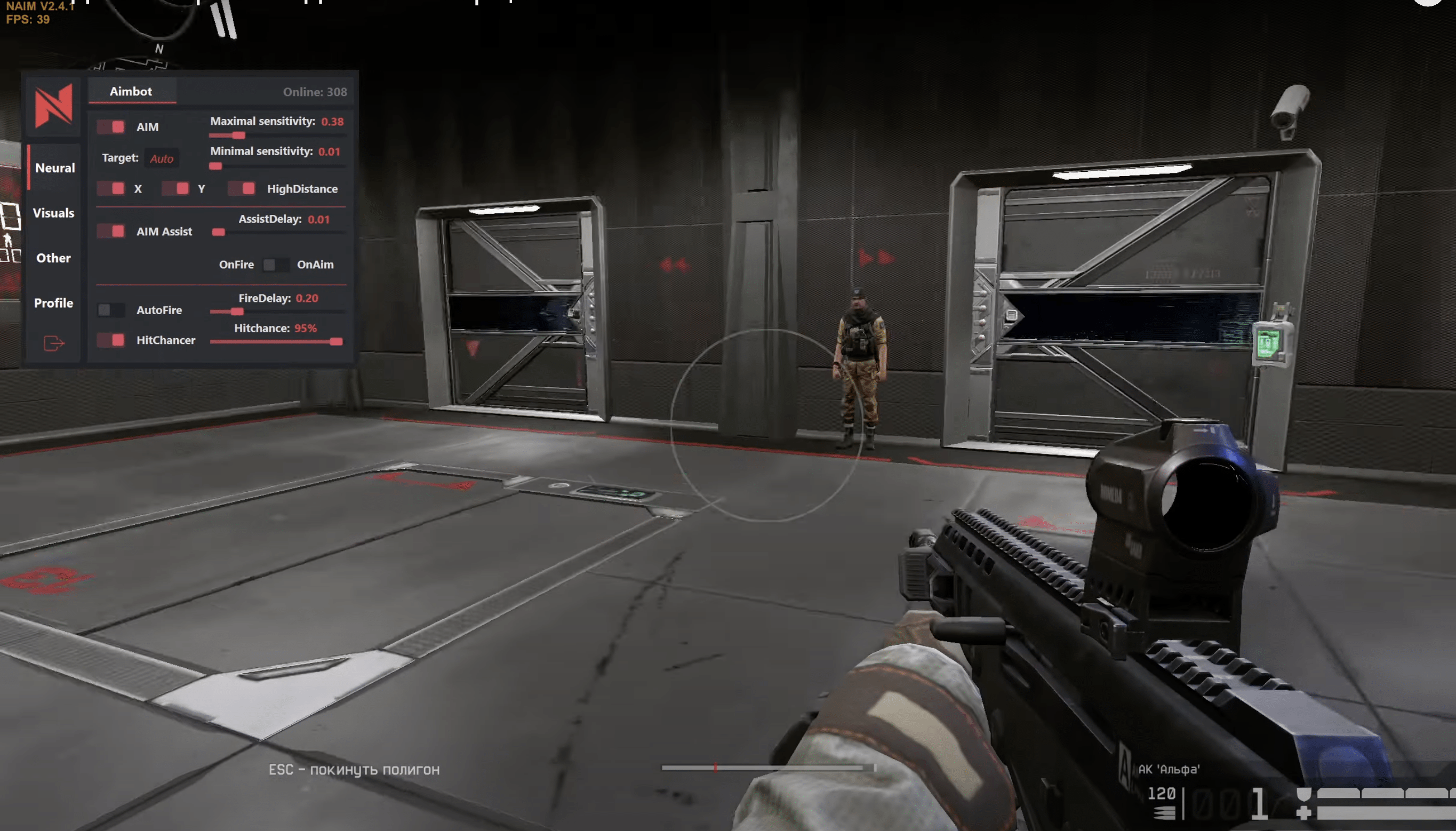Viewport: 1456px width, 831px height.
Task: Click the Hitchance percentage slider
Action: tap(336, 342)
